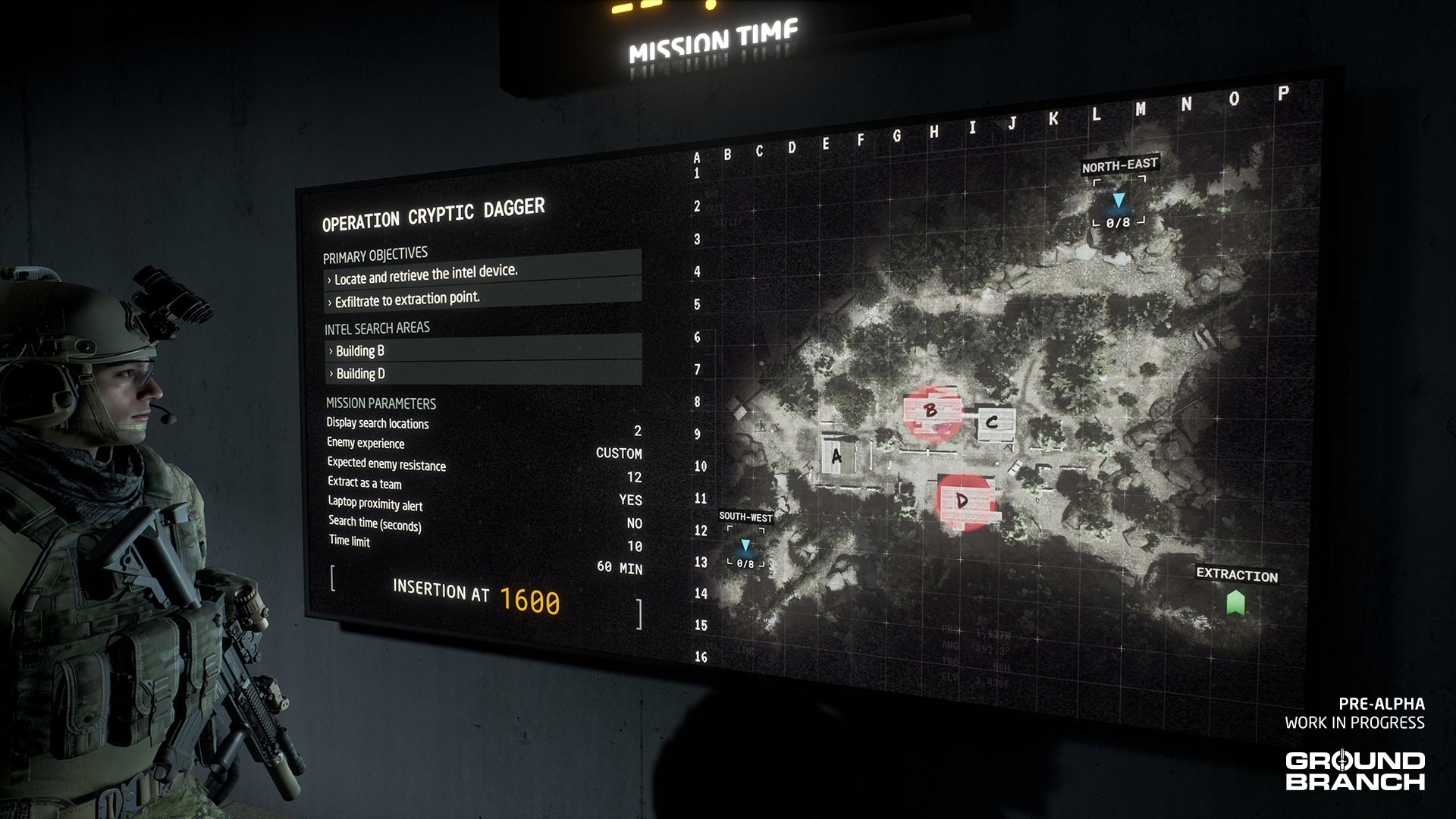This screenshot has height=819, width=1456.
Task: Select the red Building D search zone
Action: pos(963,500)
